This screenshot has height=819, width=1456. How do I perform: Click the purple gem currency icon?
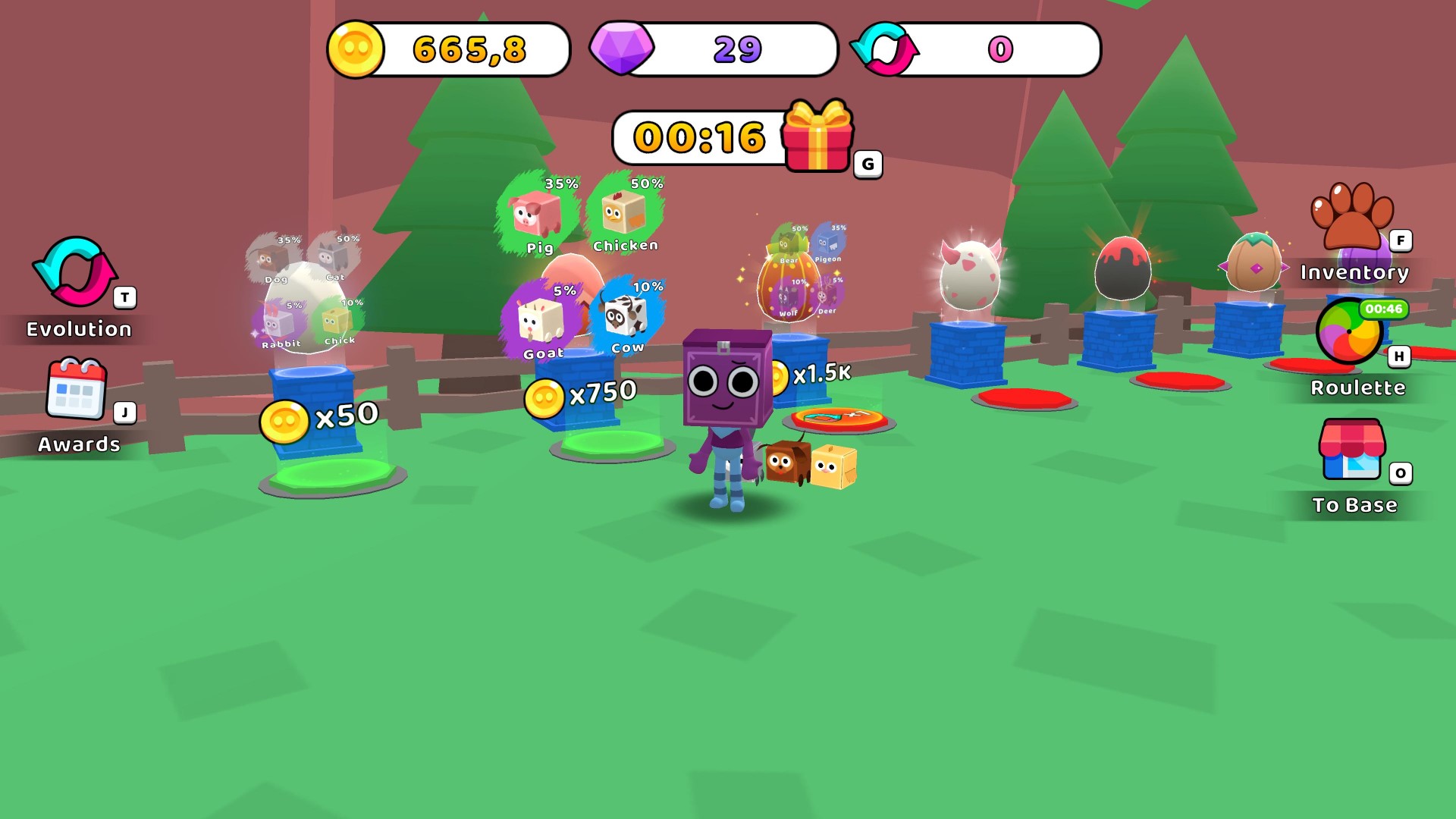tap(620, 49)
